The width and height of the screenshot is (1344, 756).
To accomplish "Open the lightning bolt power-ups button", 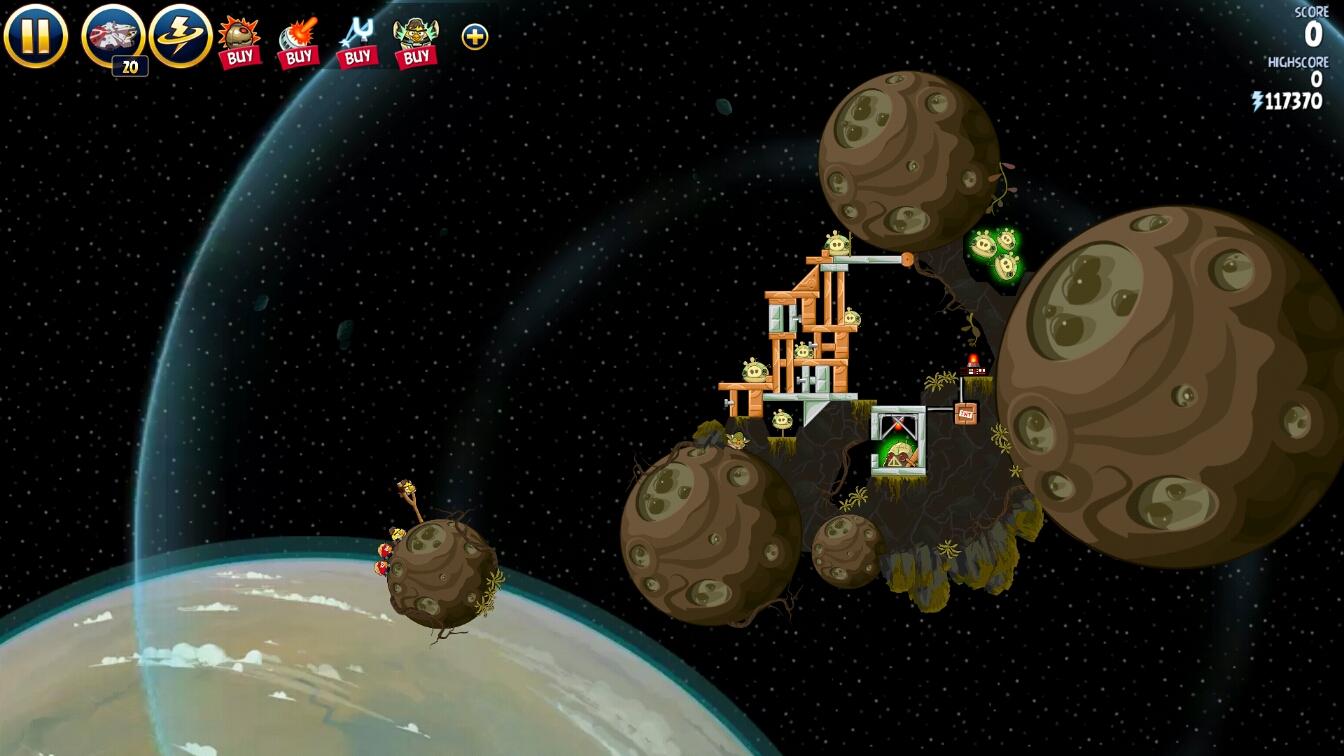I will click(x=180, y=36).
